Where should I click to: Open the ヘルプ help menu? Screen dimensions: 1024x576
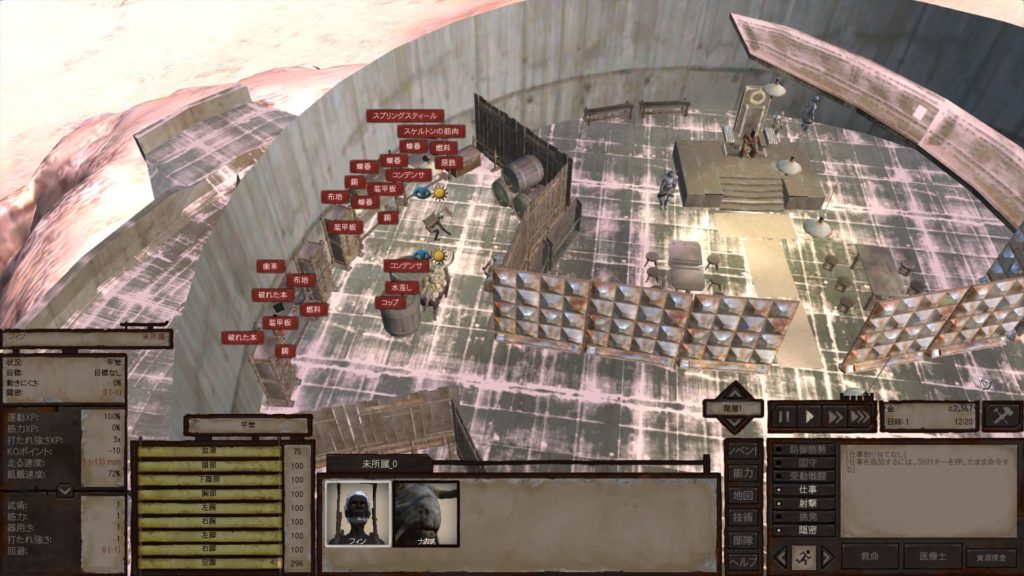(x=742, y=561)
